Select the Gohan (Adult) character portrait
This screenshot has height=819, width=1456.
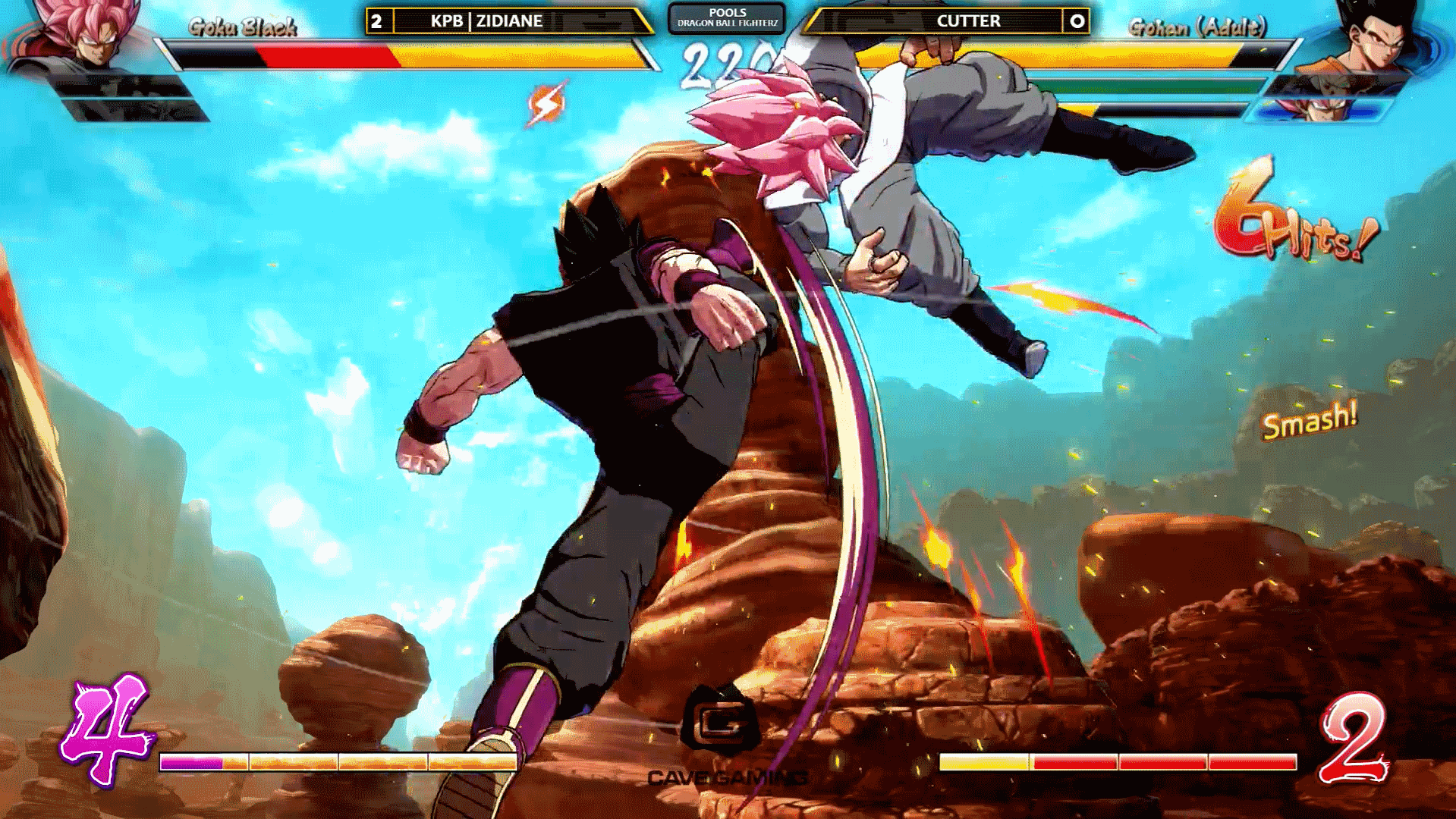coord(1370,36)
